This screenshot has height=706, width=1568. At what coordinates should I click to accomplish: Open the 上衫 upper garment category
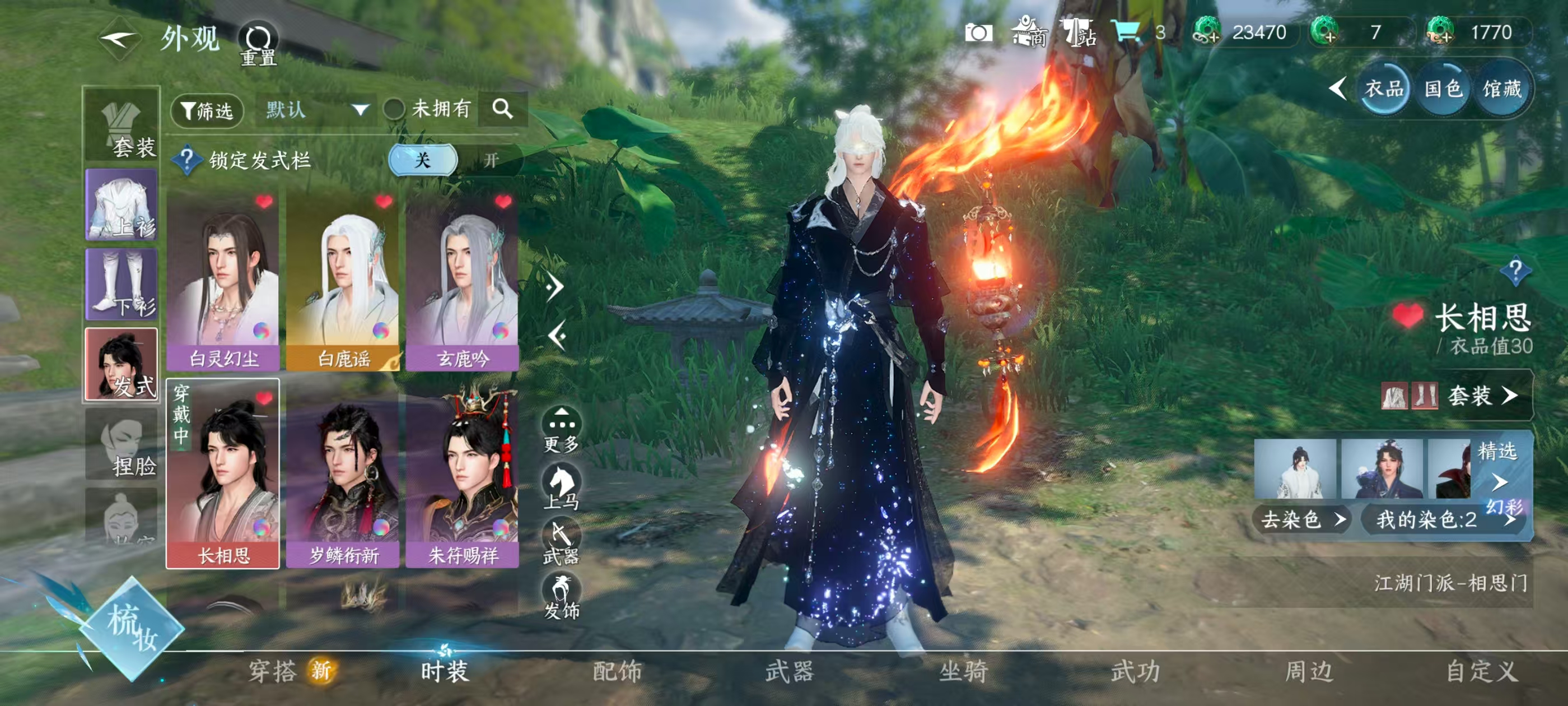point(122,205)
